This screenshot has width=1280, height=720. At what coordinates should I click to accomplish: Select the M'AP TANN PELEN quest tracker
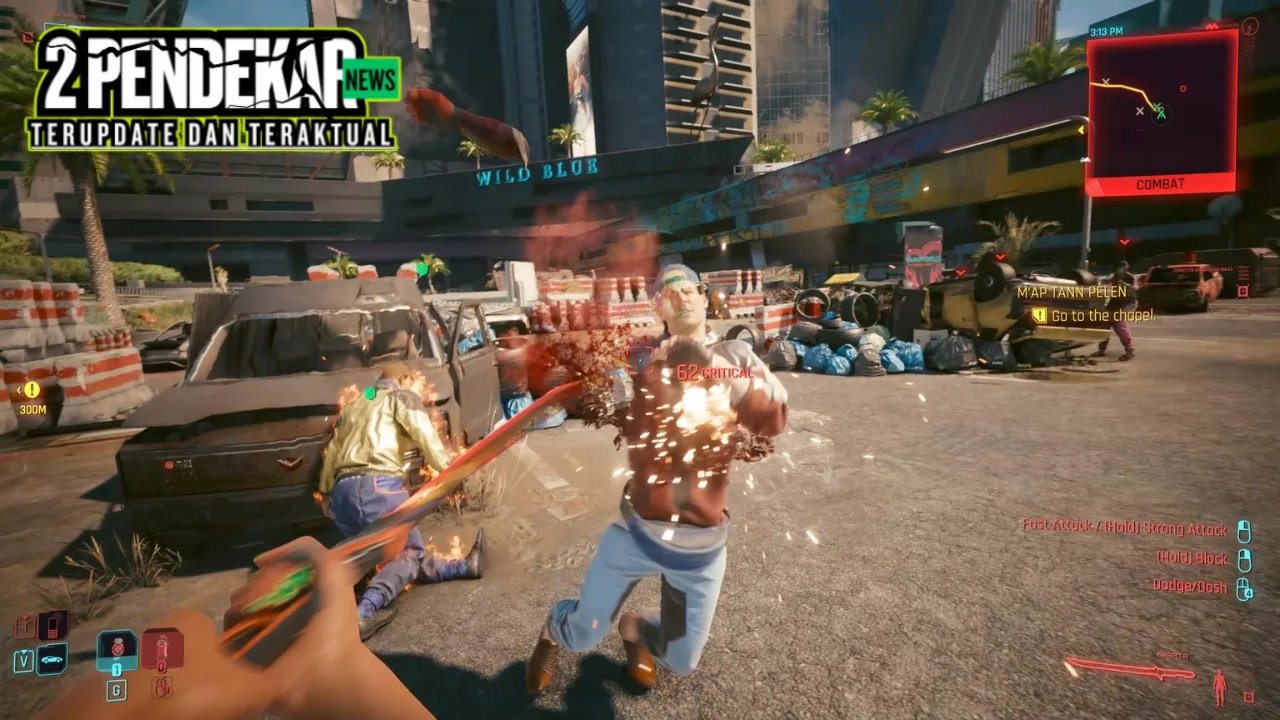point(1071,292)
